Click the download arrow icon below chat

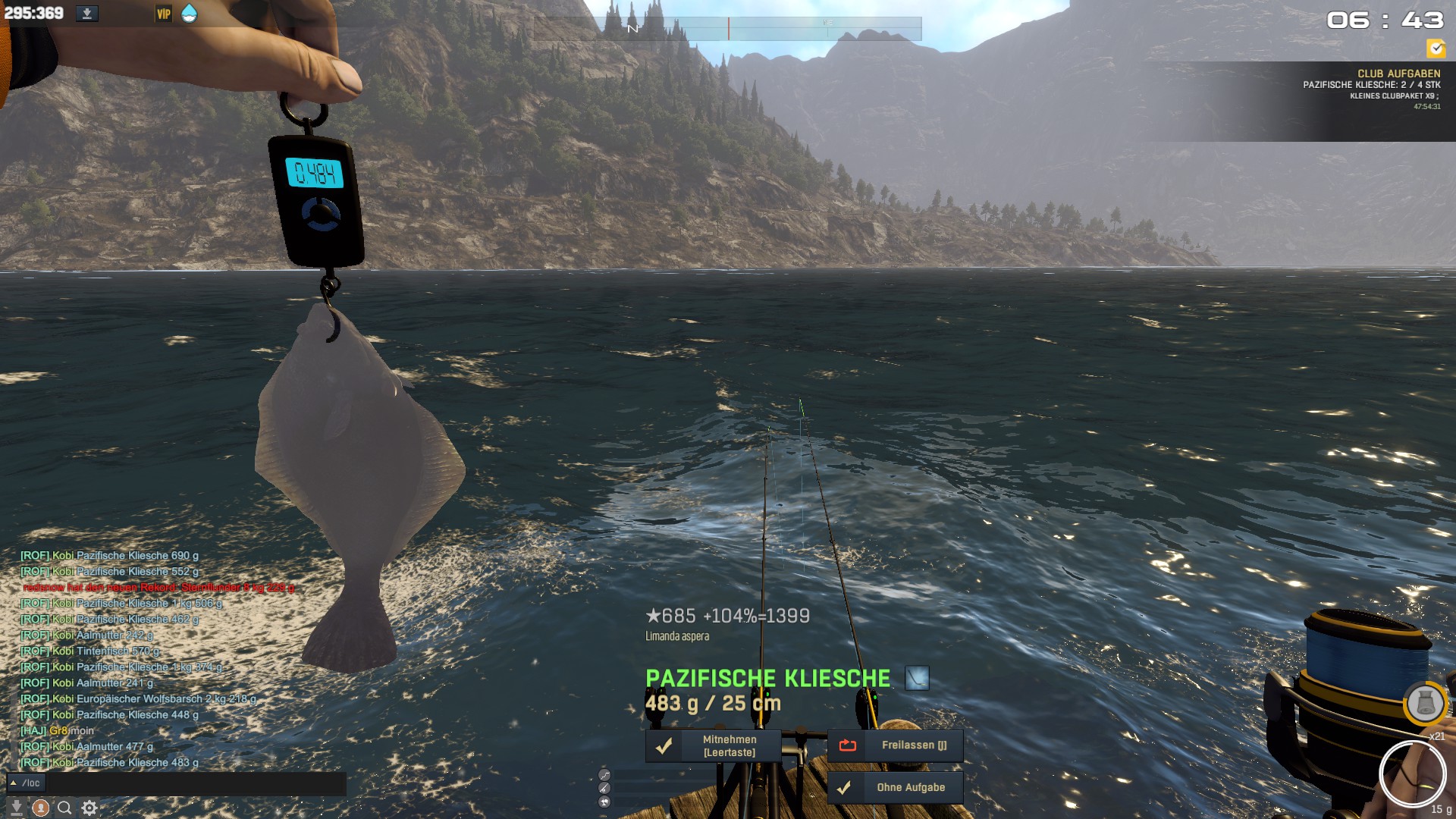16,808
